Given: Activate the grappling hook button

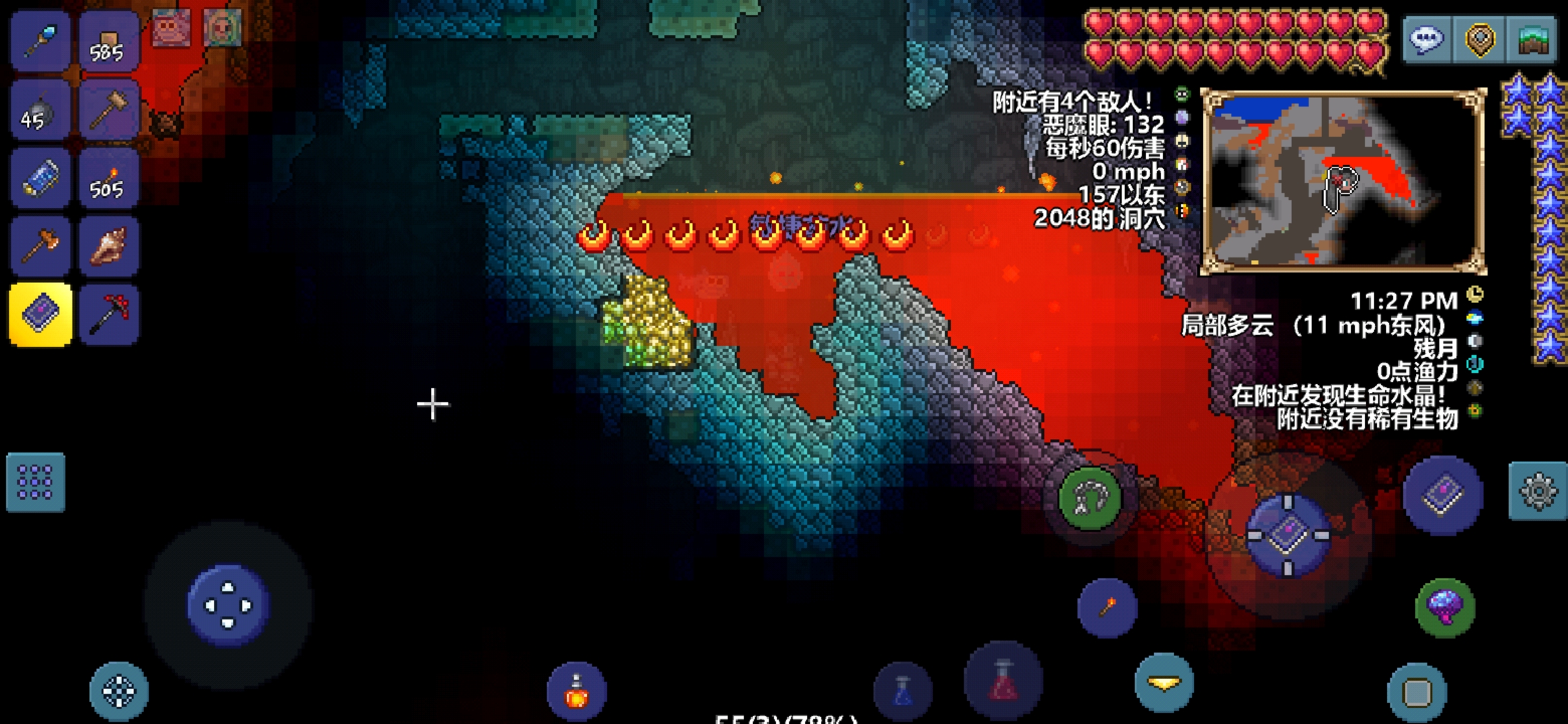Looking at the screenshot, I should click(1090, 498).
